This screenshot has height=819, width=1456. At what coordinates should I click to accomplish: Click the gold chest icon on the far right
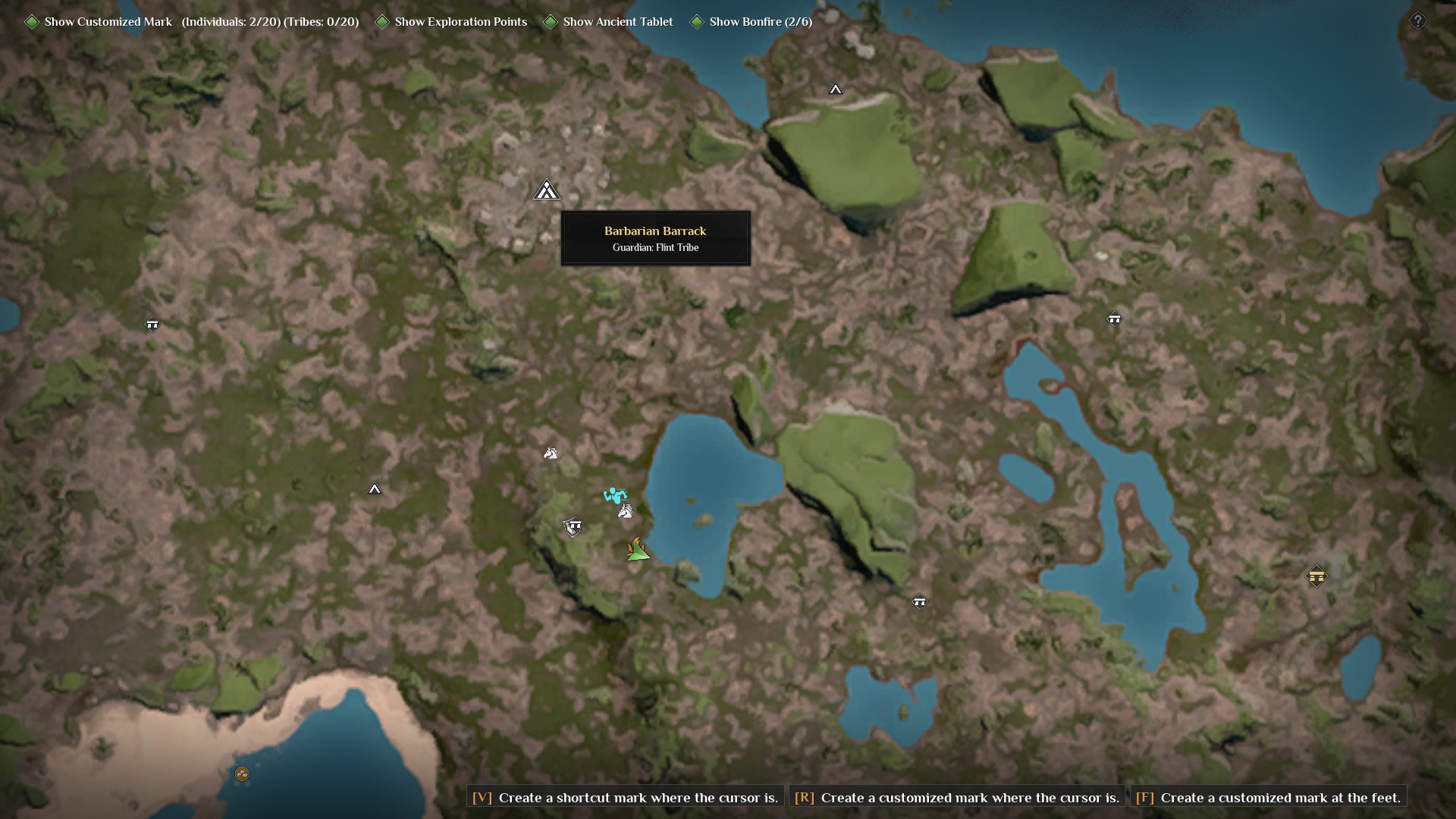click(1317, 576)
